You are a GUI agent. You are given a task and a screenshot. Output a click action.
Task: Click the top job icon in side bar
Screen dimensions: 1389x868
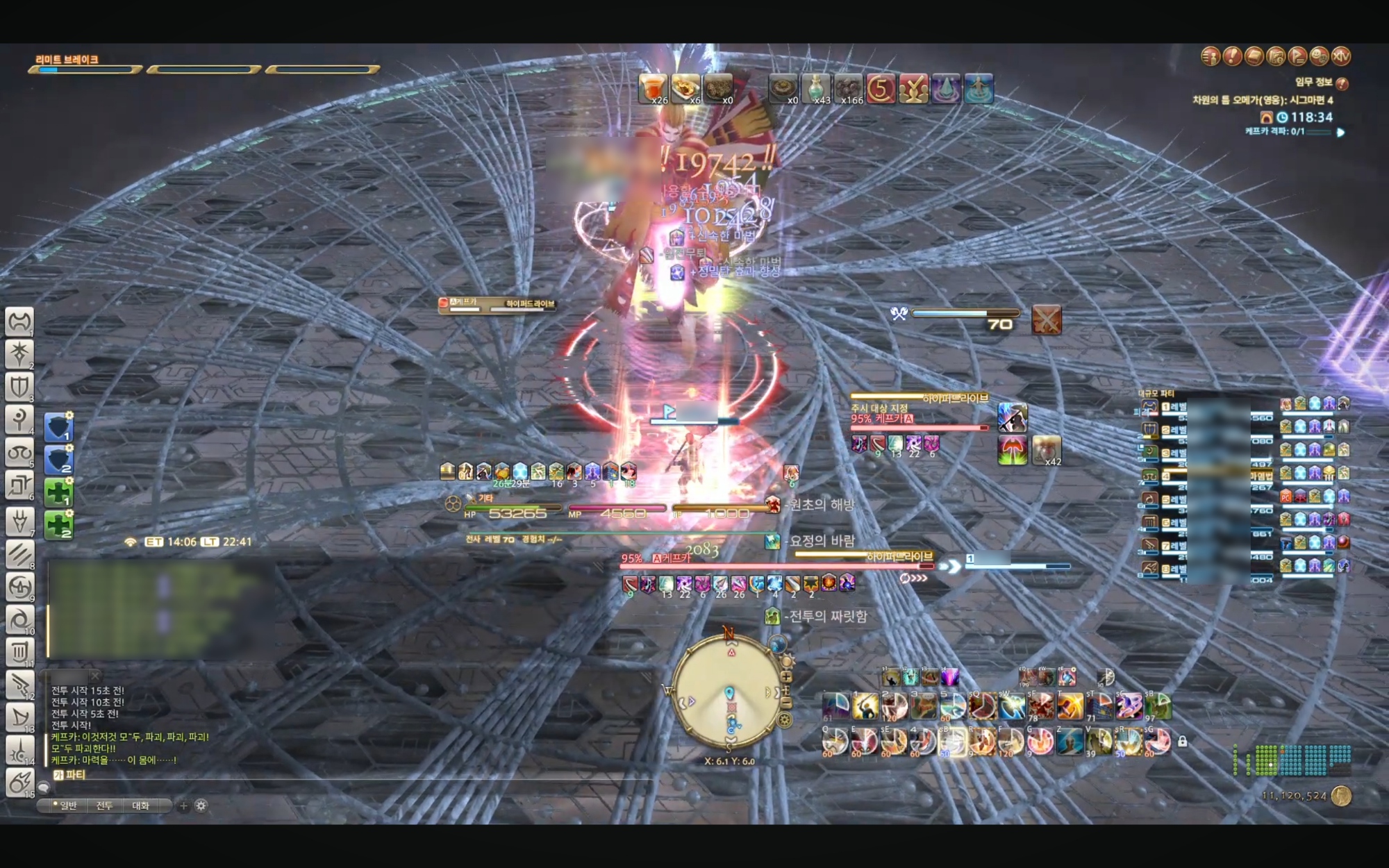(x=19, y=322)
